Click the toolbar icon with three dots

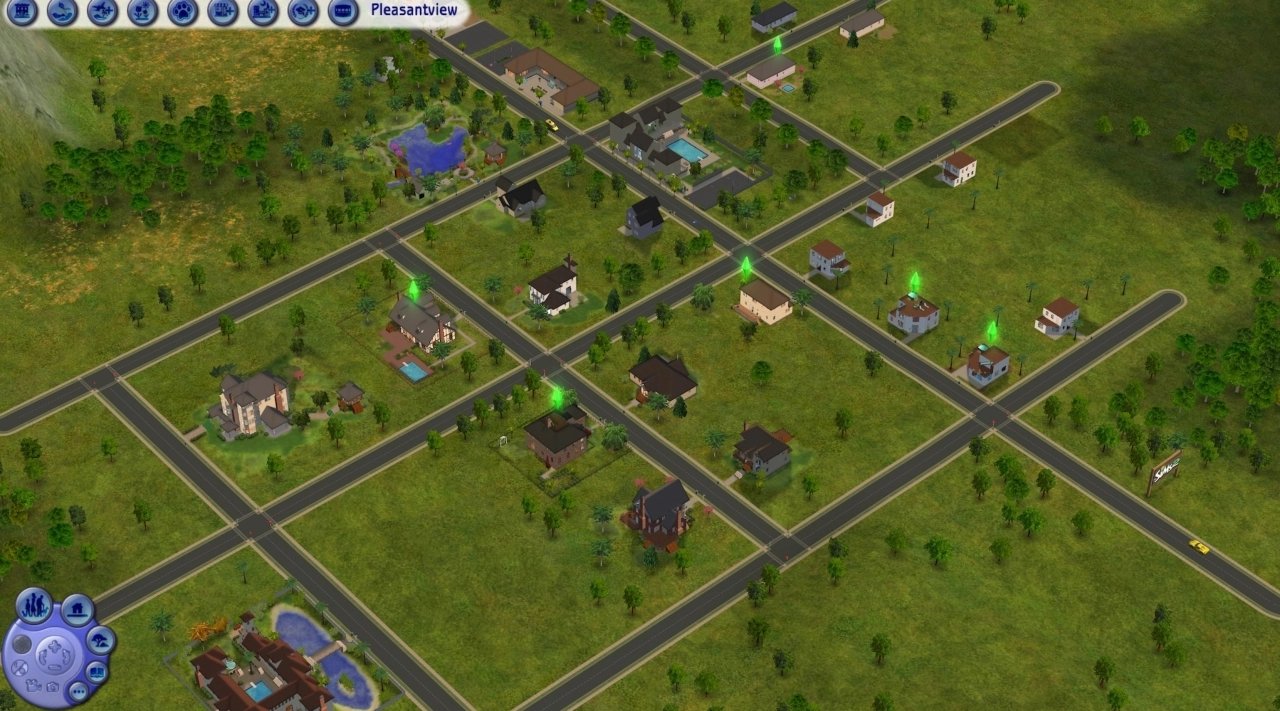point(342,12)
